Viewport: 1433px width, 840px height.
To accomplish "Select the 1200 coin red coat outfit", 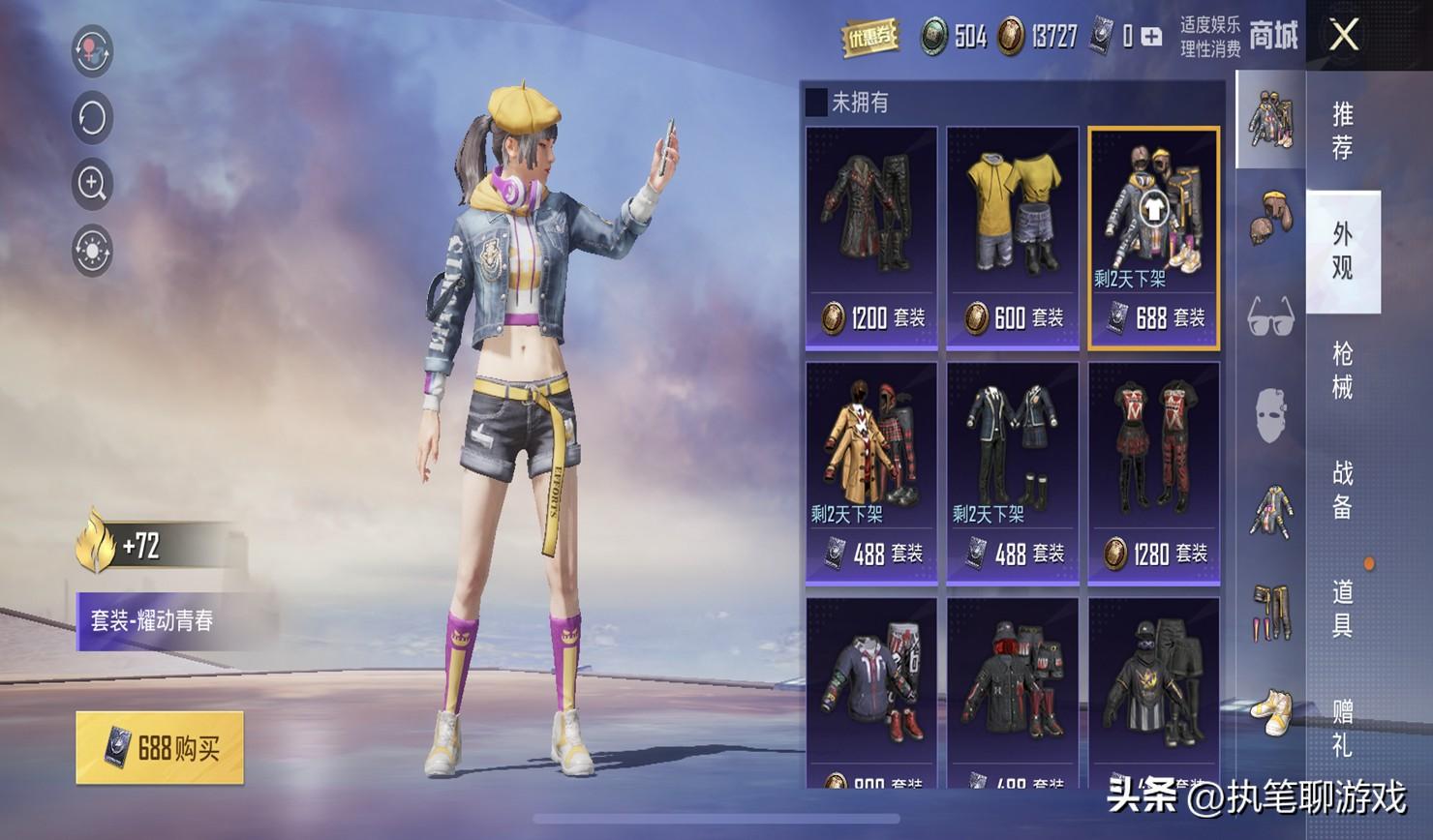I will 871,237.
